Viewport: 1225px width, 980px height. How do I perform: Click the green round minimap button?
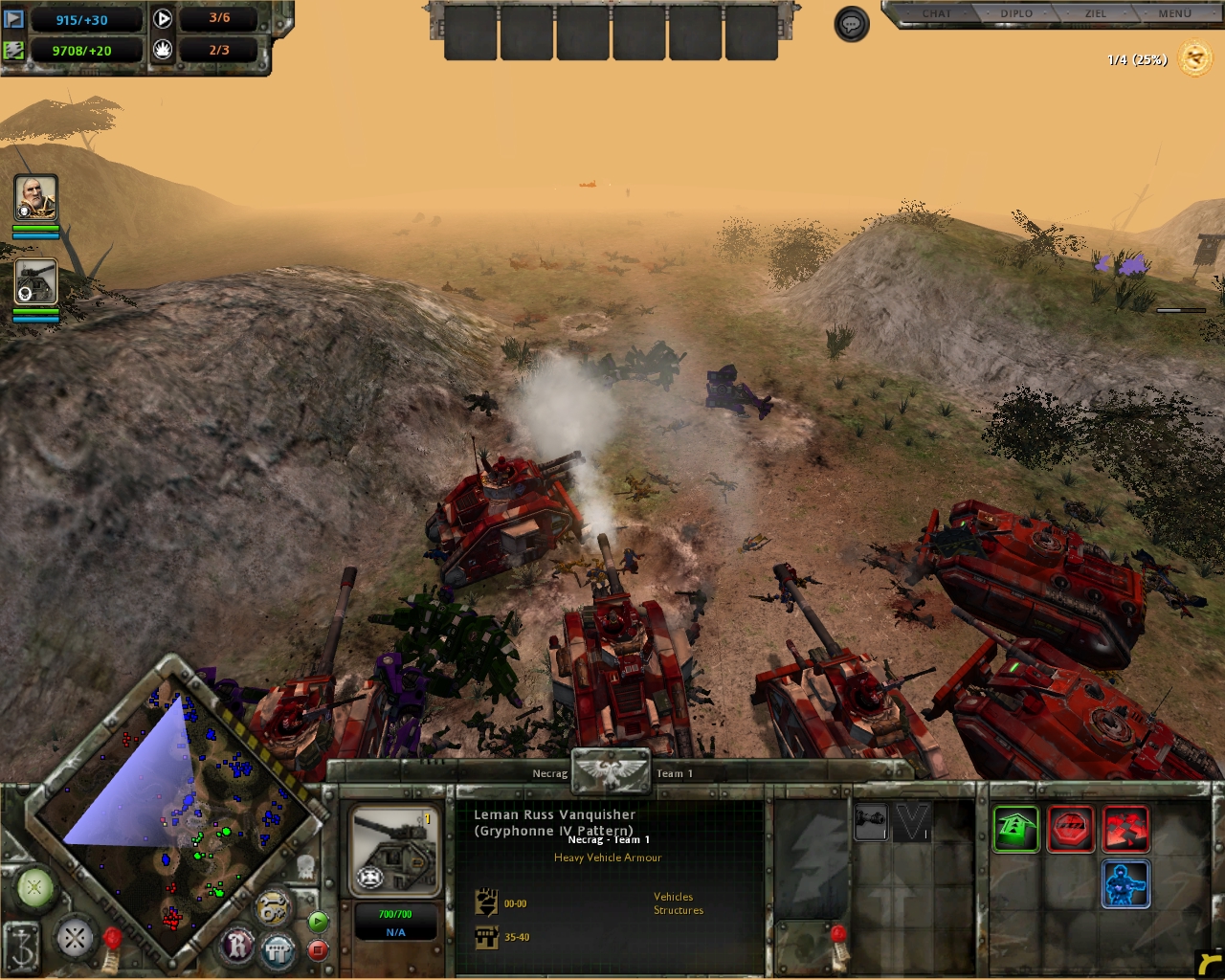point(34,888)
